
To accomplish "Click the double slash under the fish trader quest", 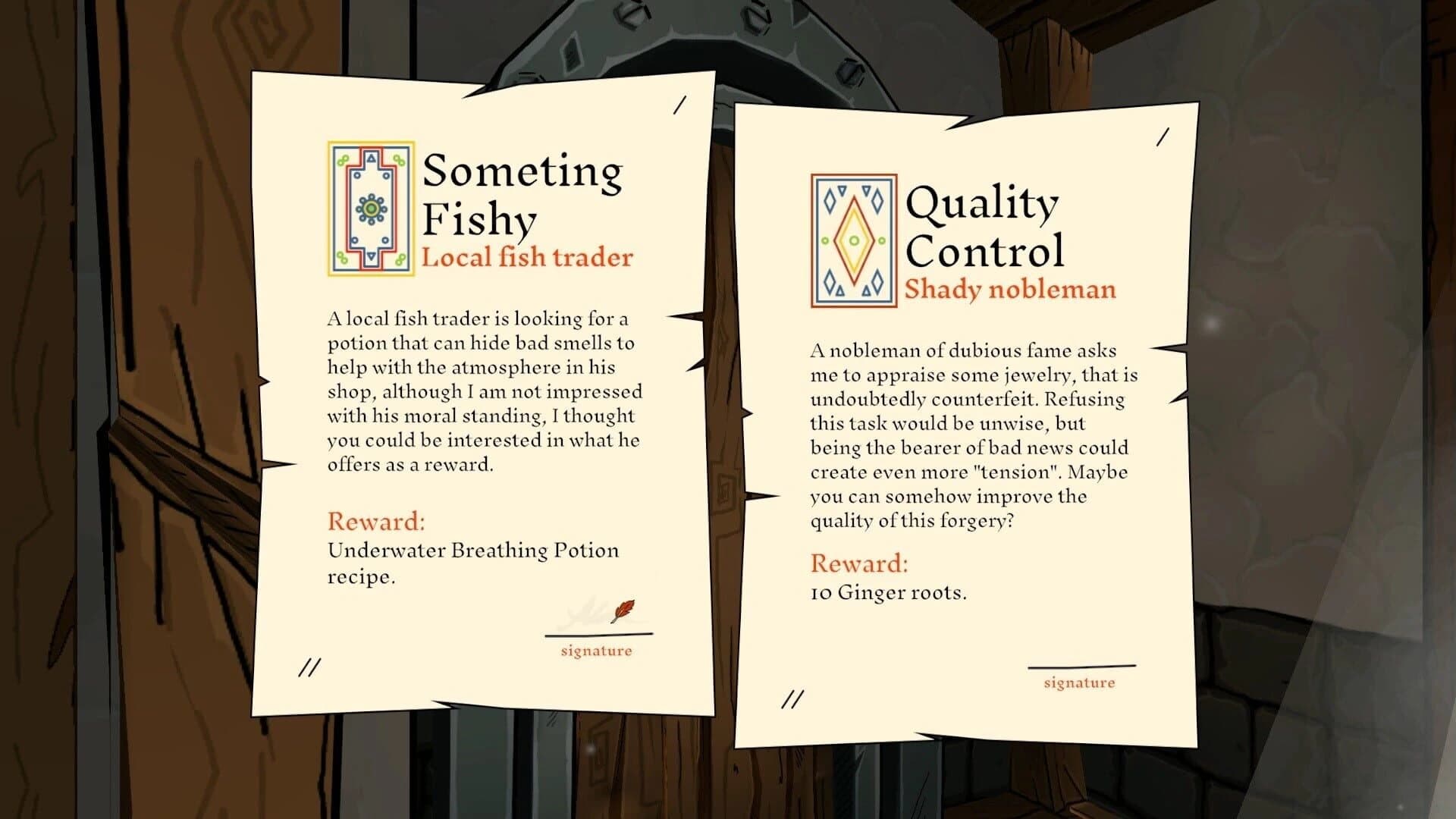I will click(x=309, y=667).
